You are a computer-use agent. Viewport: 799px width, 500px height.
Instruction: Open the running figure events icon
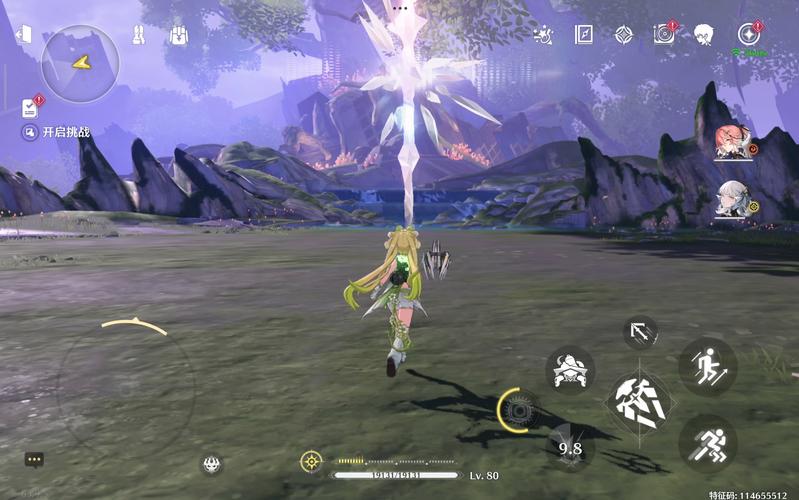tap(544, 36)
